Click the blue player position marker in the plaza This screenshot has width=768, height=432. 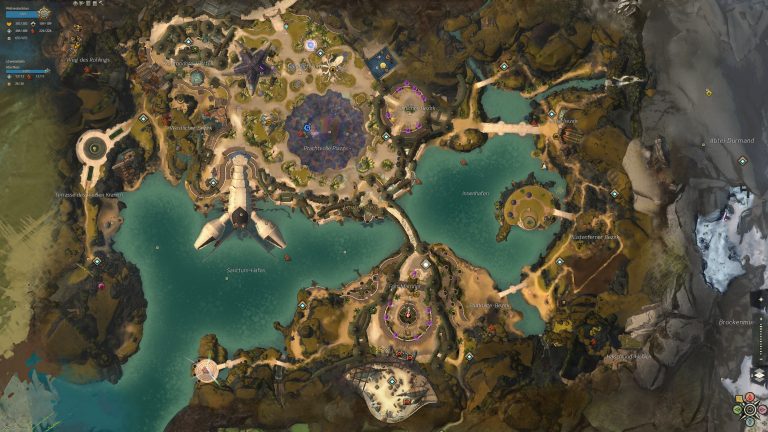coord(306,129)
